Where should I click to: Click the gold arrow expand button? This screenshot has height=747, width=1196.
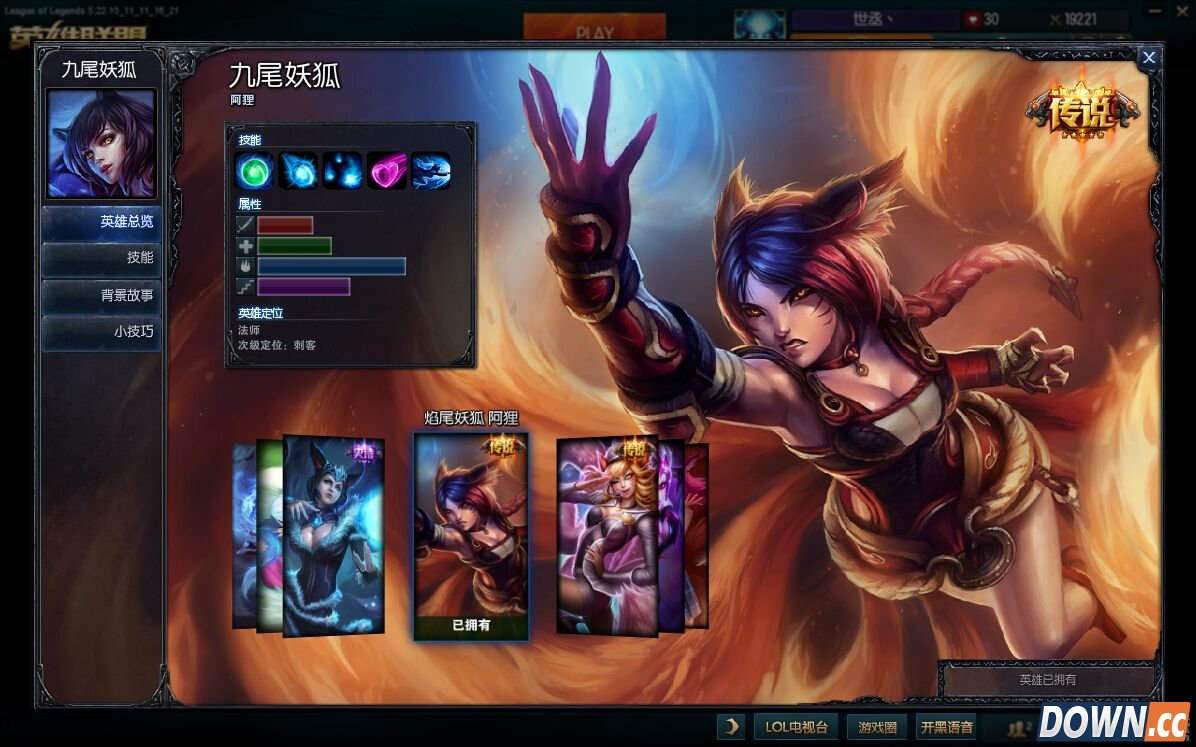[x=731, y=727]
